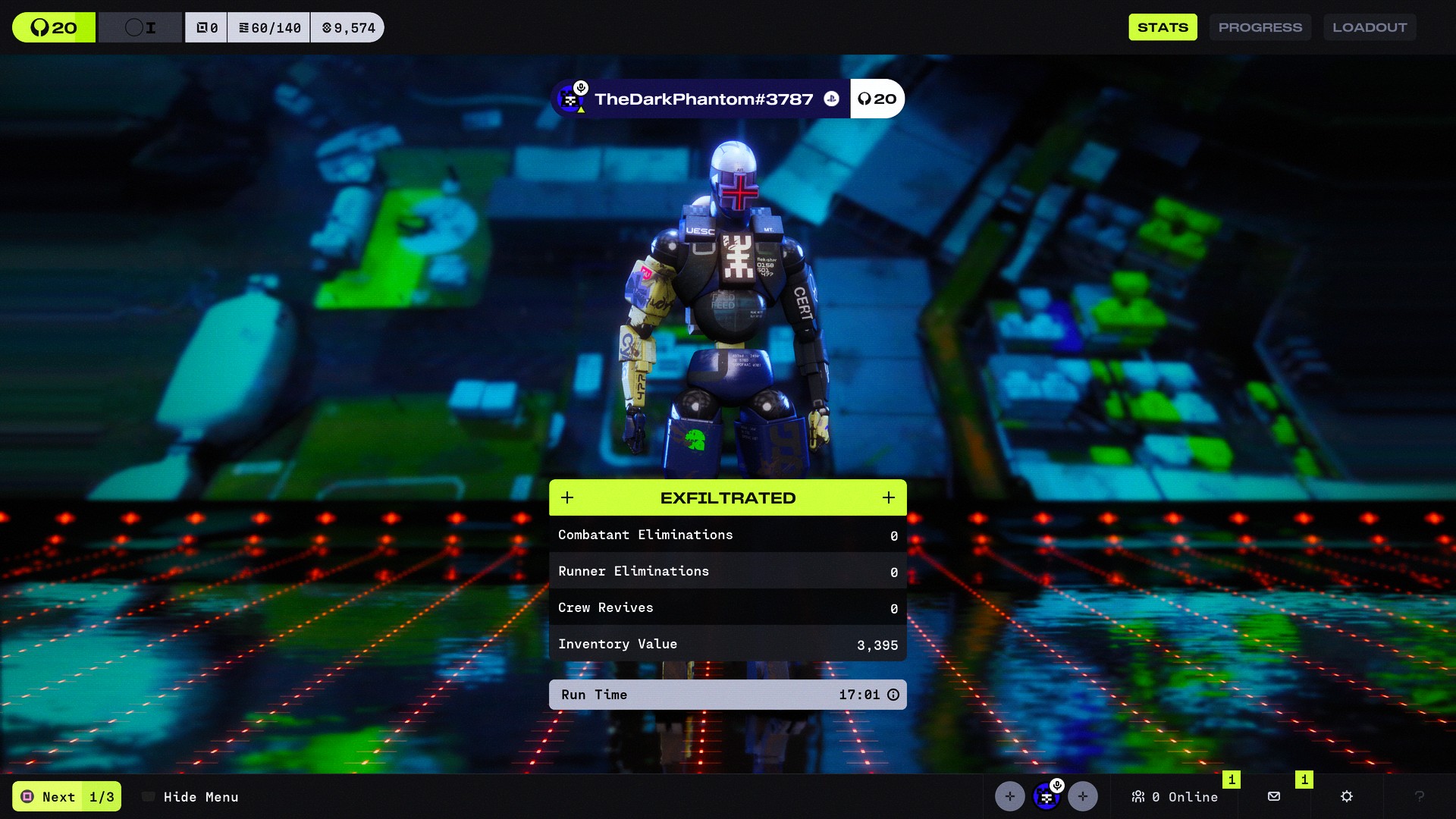Image resolution: width=1456 pixels, height=819 pixels.
Task: Open the 0 Online friends list
Action: 1175,796
